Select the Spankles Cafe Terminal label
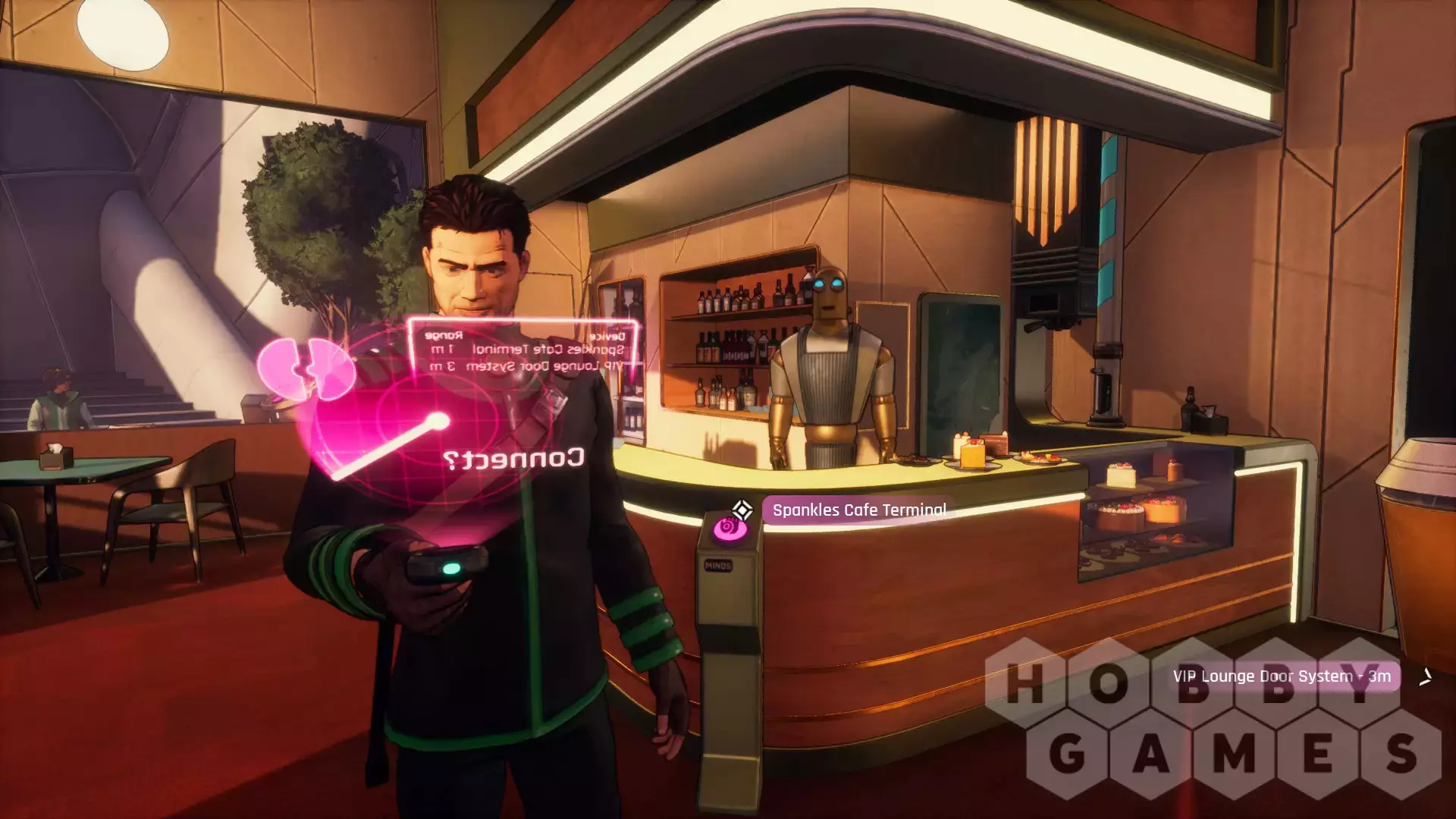Image resolution: width=1456 pixels, height=819 pixels. pos(858,510)
